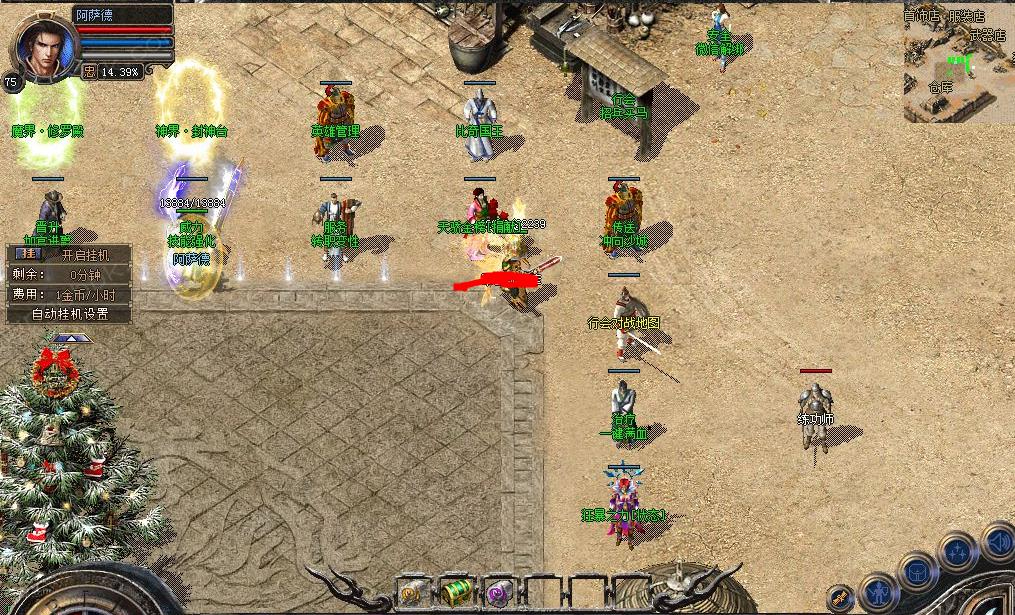Screen dimensions: 1015x615
Task: Click the small gold tool icon
Action: (839, 596)
